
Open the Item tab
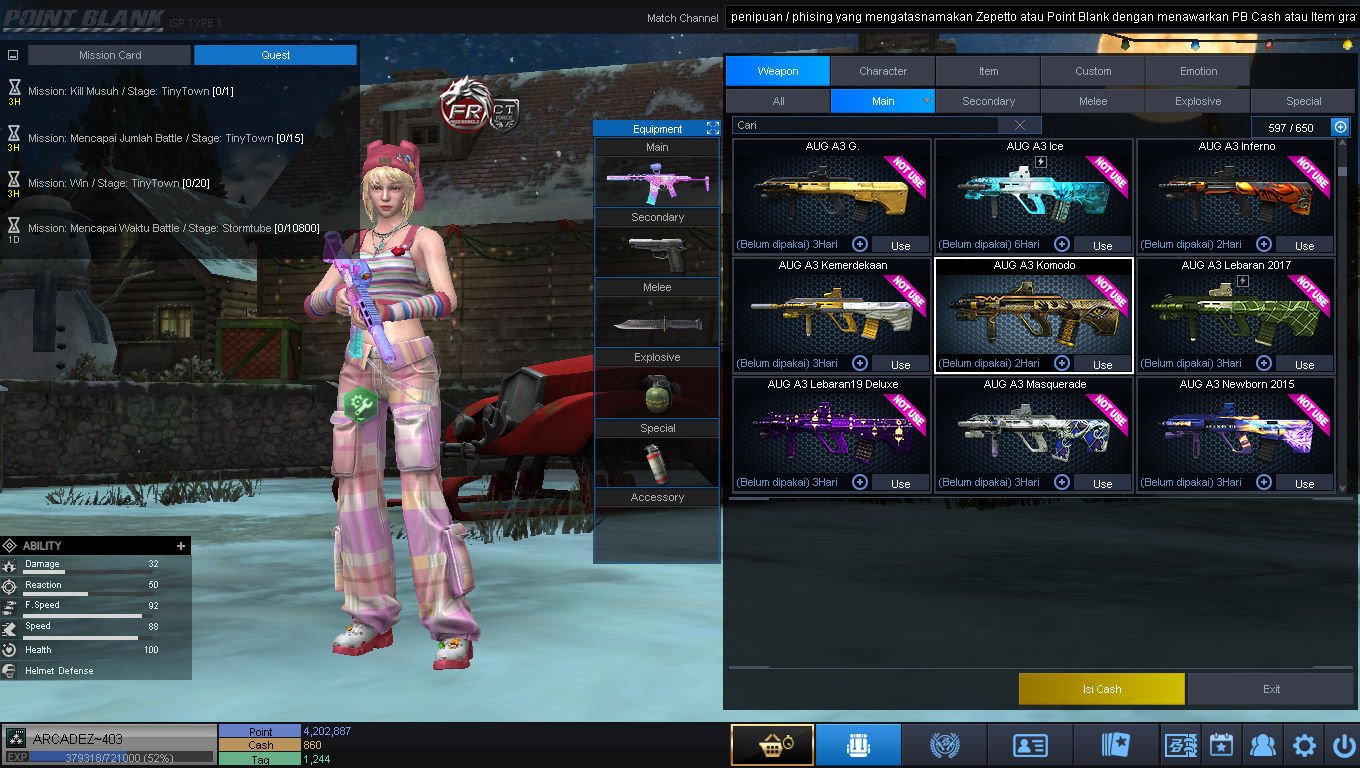pos(988,71)
